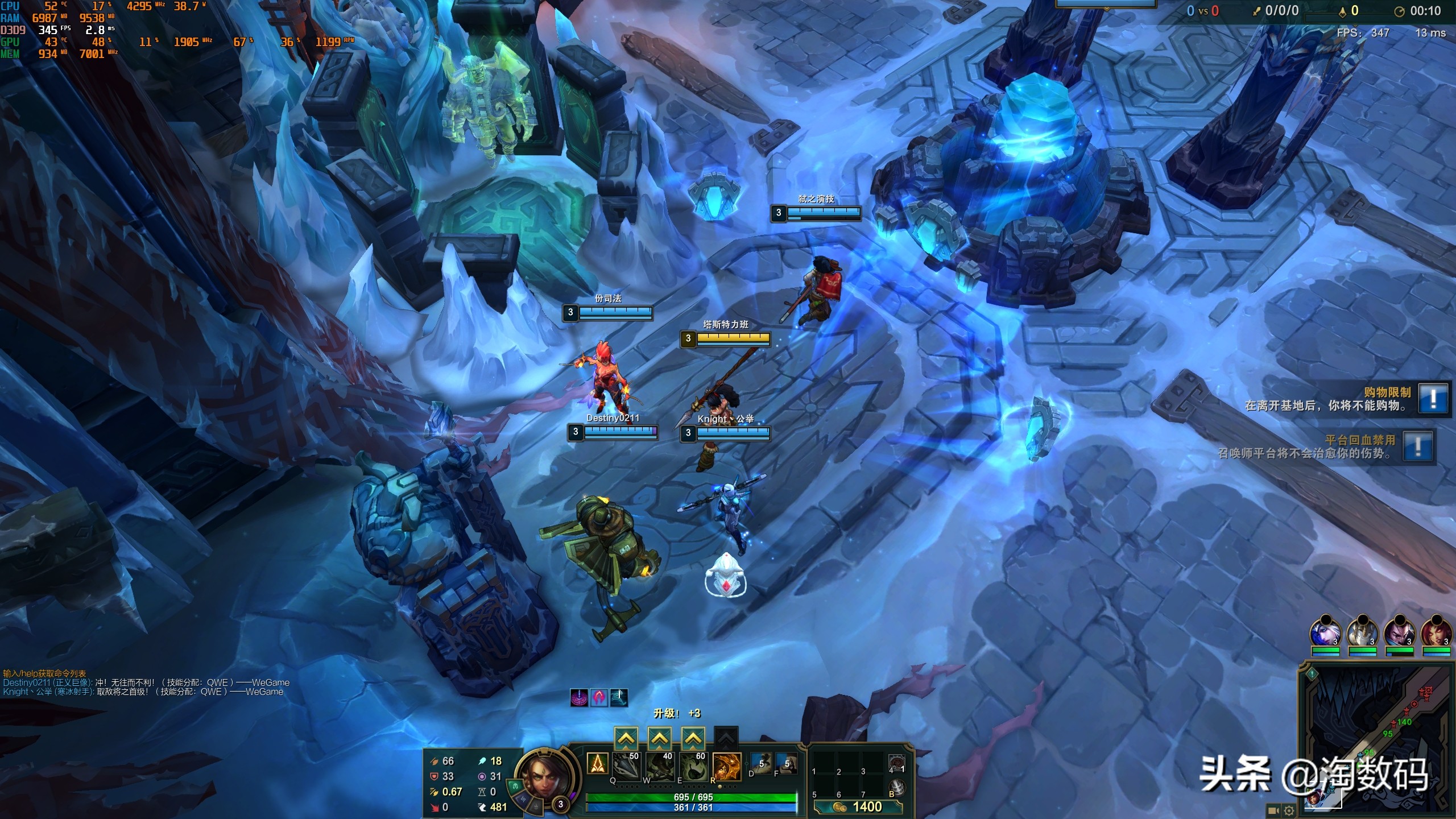Image resolution: width=1456 pixels, height=819 pixels.
Task: Open minimap settings with the gear button
Action: pos(1289,810)
